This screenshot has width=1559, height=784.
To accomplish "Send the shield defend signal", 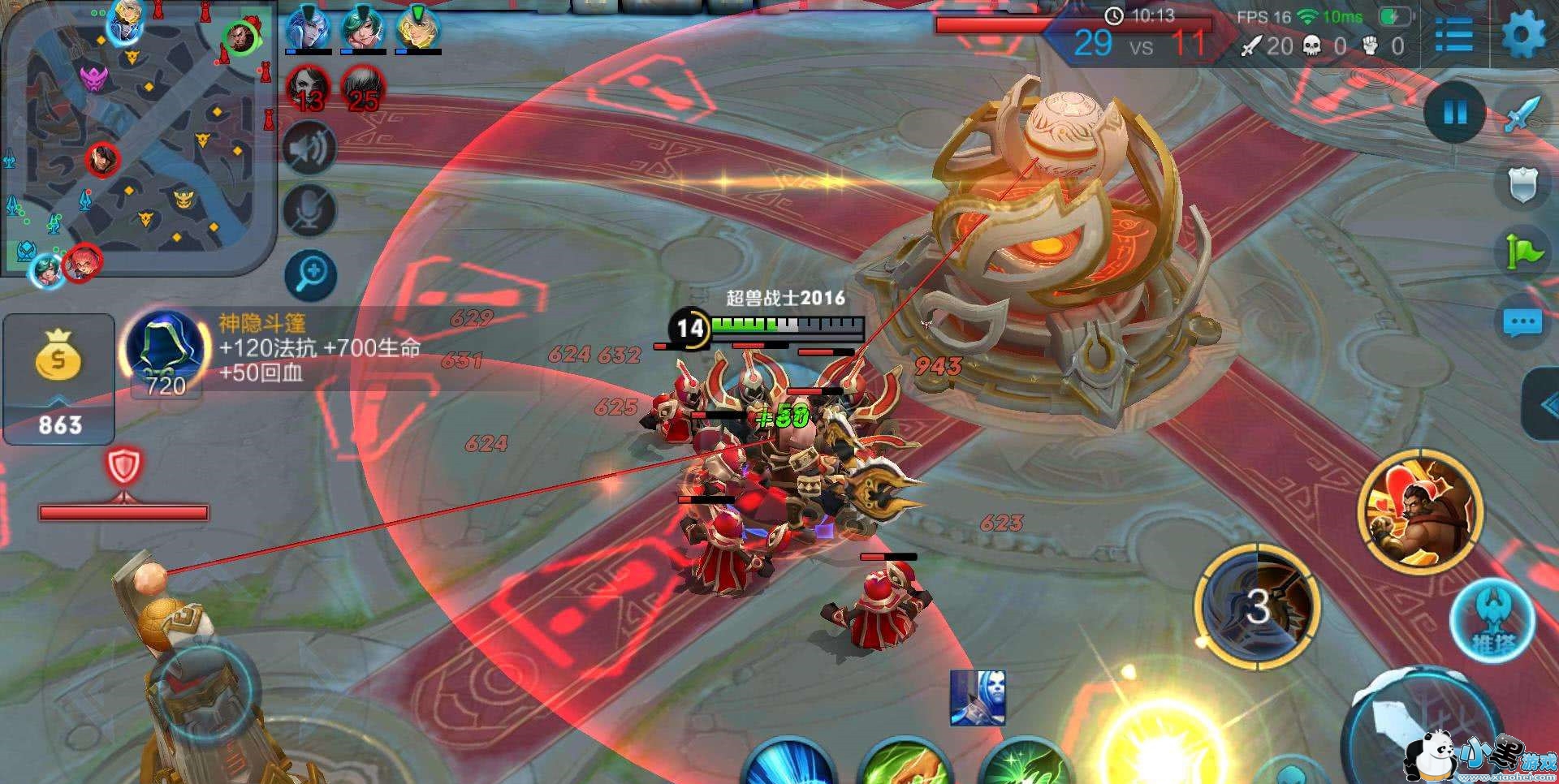I will (1522, 185).
